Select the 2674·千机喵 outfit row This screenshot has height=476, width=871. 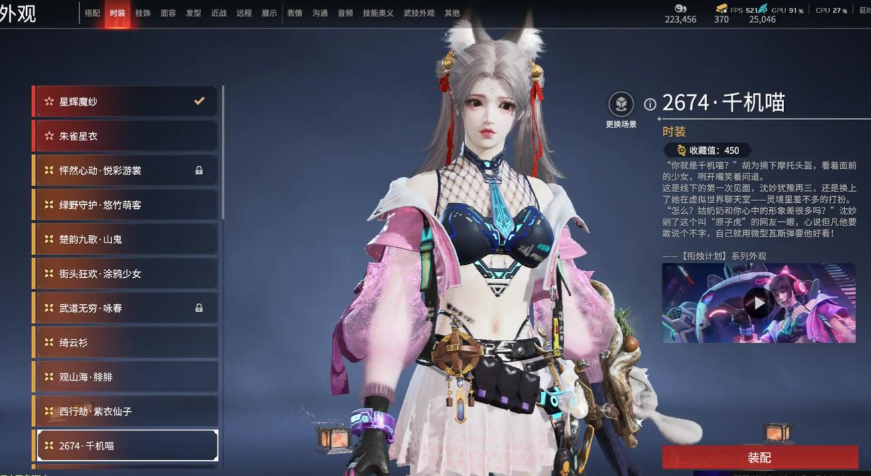(x=125, y=445)
